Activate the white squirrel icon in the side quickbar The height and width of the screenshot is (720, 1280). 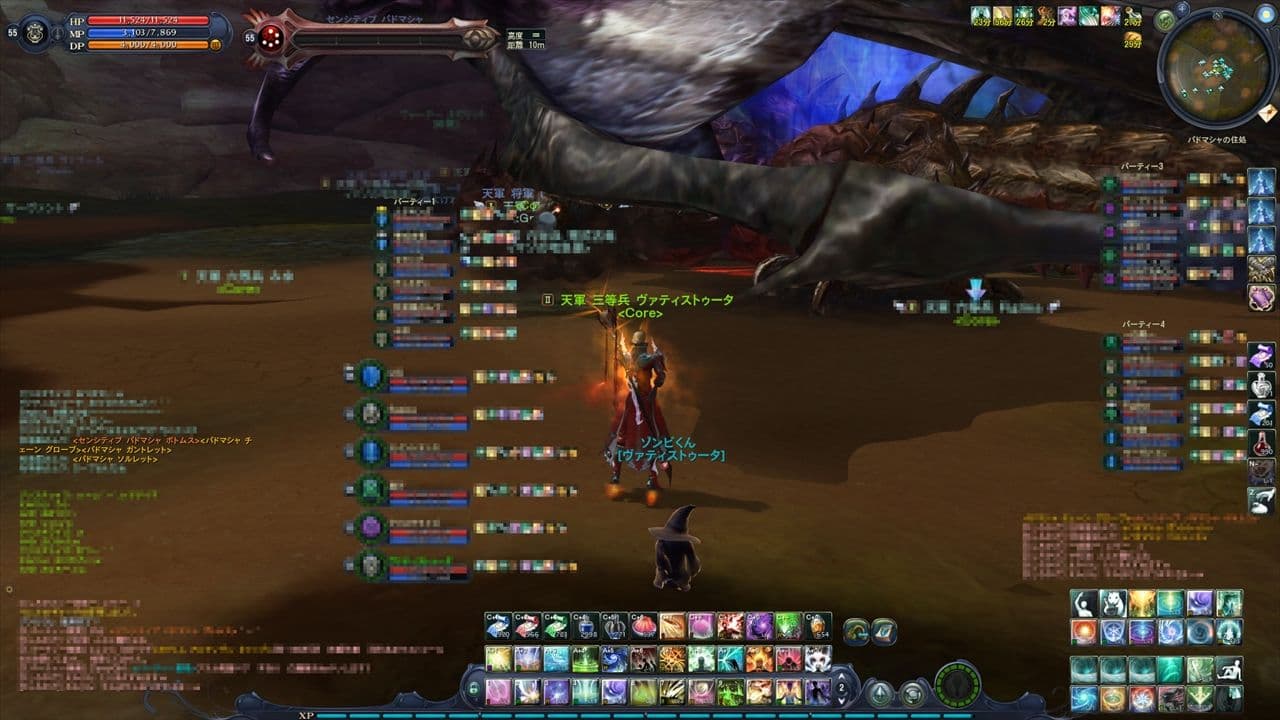pyautogui.click(x=1113, y=603)
